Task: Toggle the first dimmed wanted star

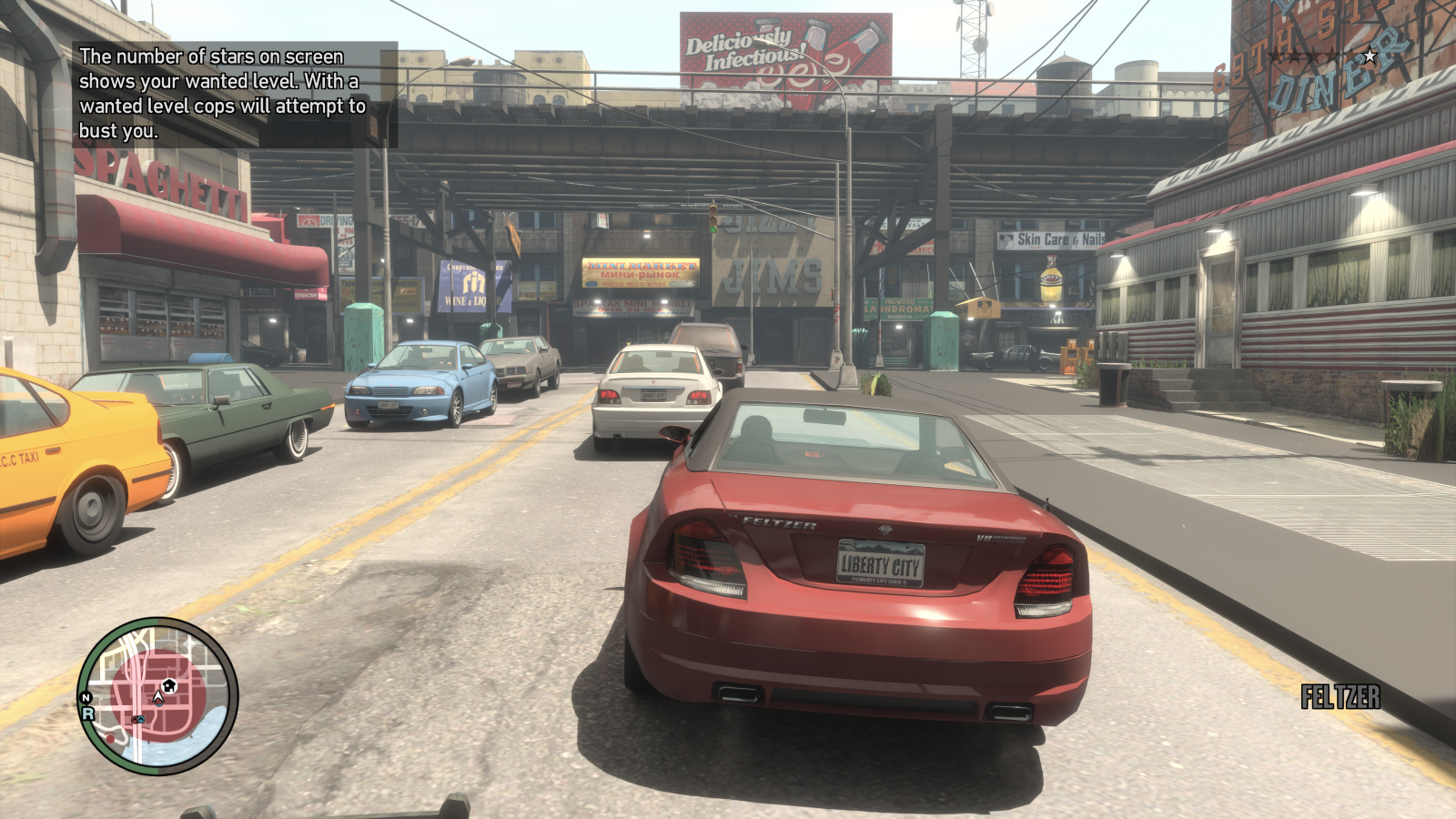Action: pyautogui.click(x=1274, y=55)
